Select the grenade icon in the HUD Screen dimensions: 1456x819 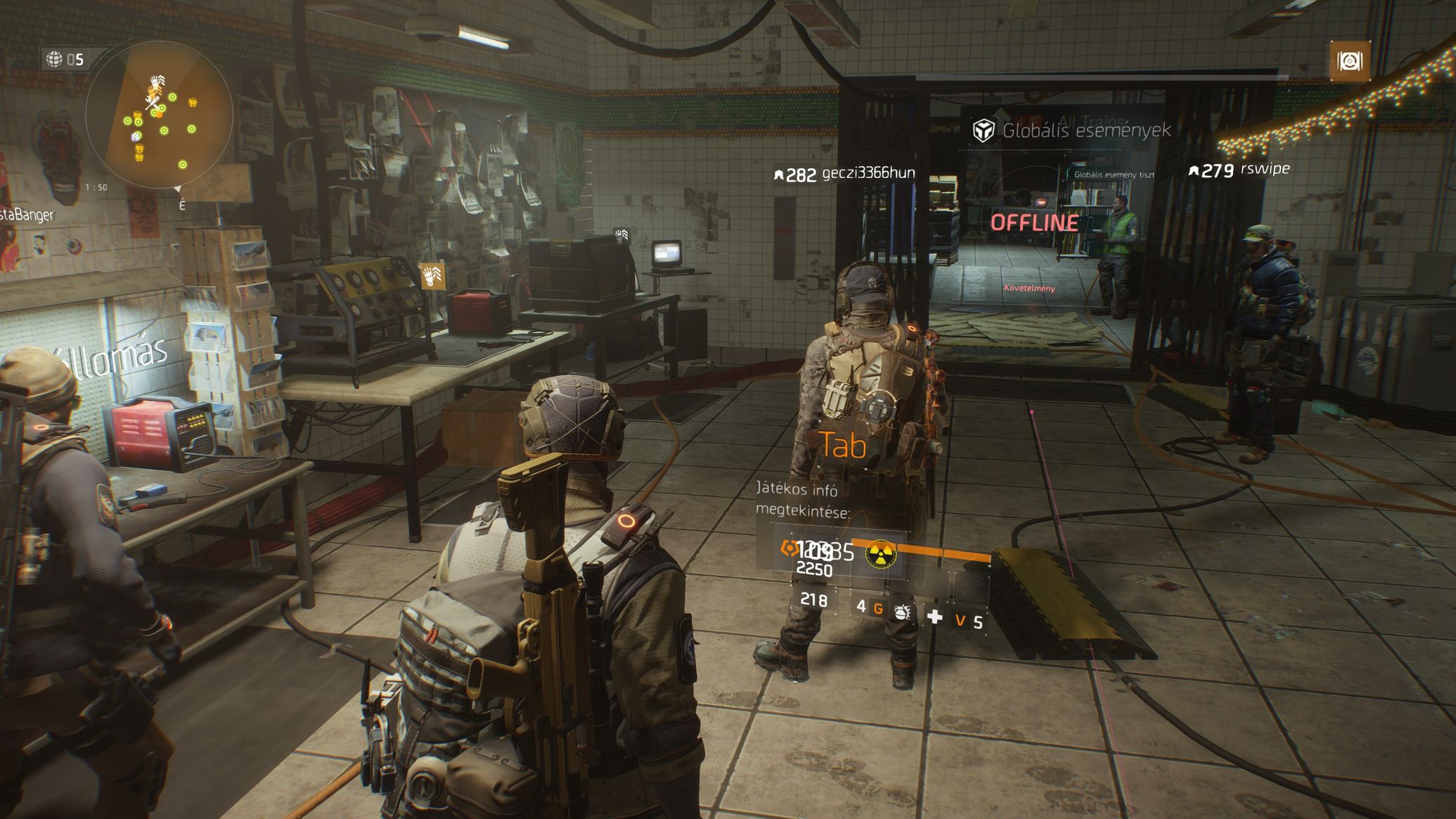point(902,612)
